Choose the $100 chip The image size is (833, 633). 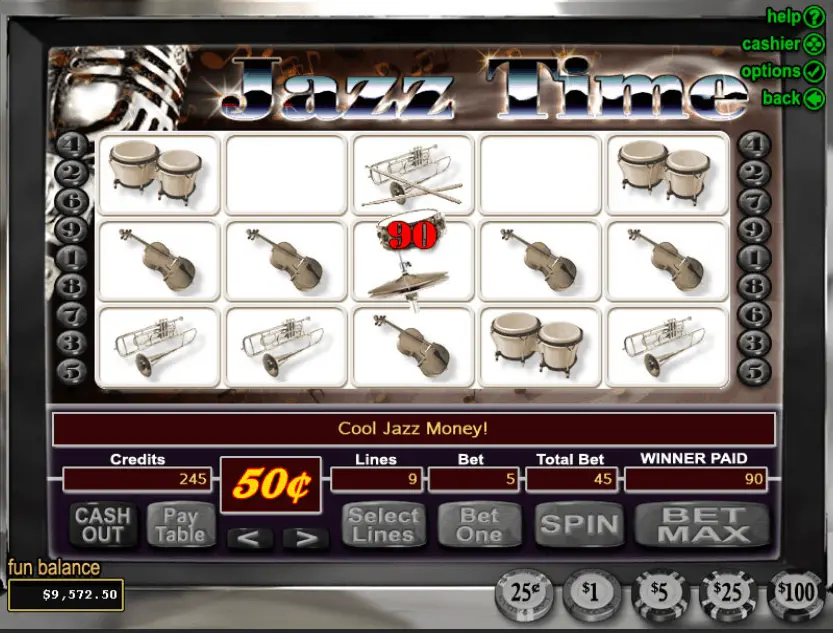click(797, 594)
